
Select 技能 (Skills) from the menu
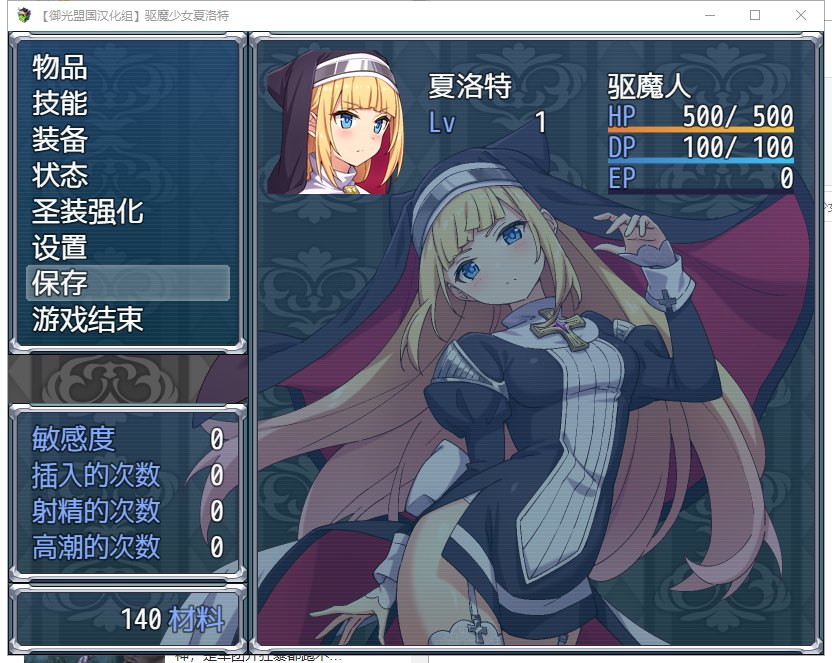[x=60, y=104]
